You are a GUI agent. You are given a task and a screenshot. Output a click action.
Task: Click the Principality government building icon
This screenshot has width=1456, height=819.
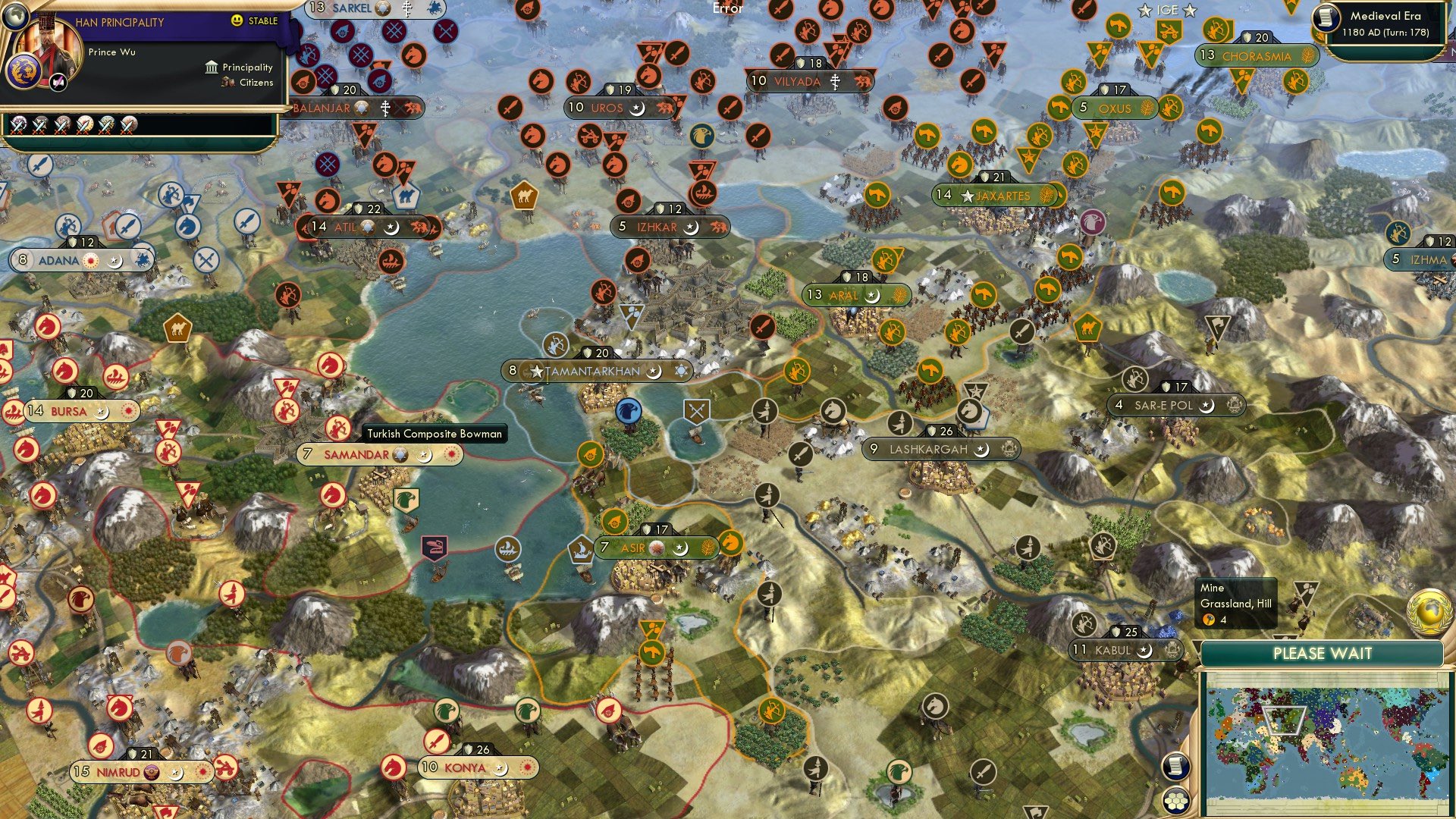click(x=211, y=67)
